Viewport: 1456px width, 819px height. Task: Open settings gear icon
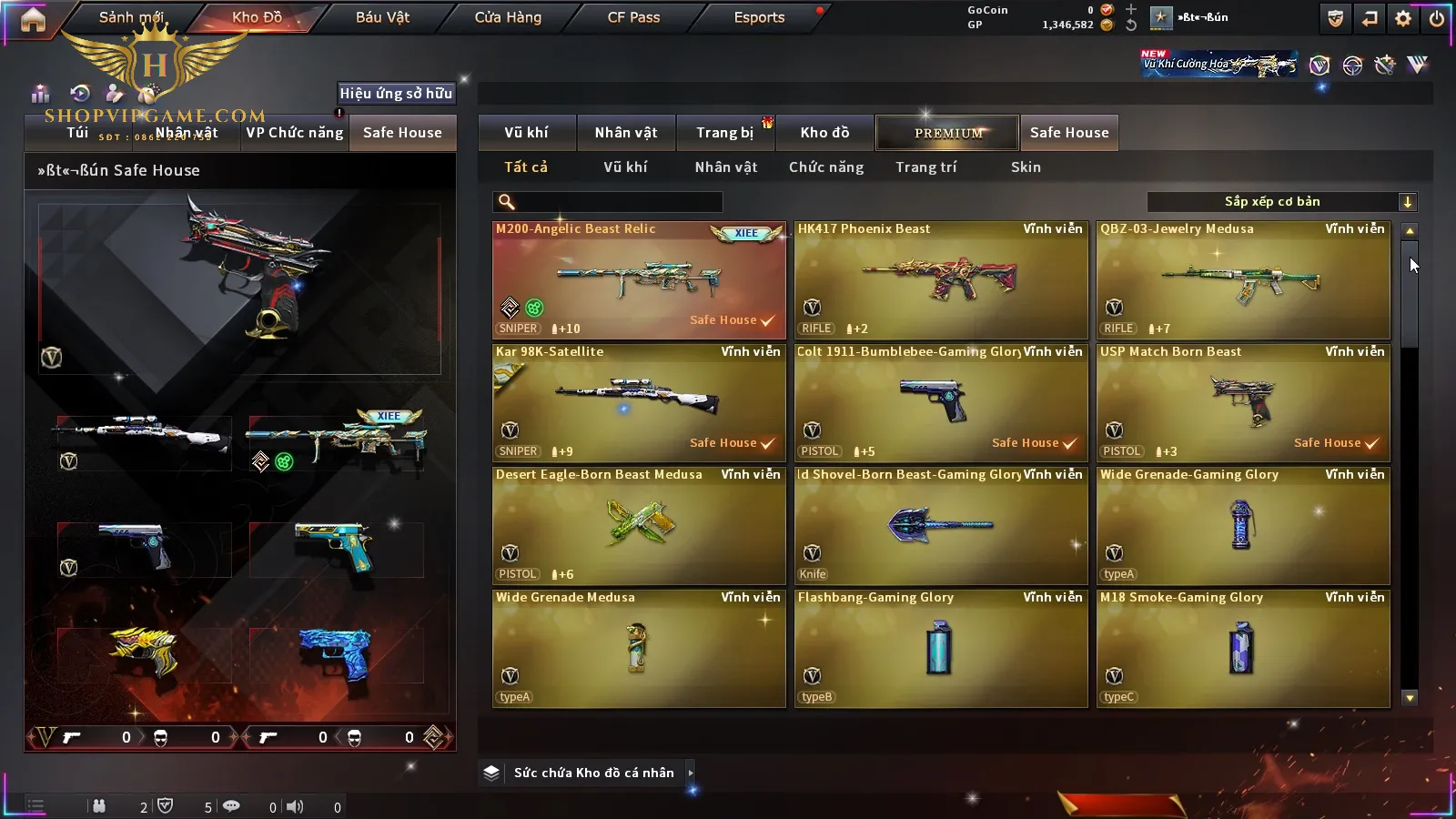[x=1403, y=18]
